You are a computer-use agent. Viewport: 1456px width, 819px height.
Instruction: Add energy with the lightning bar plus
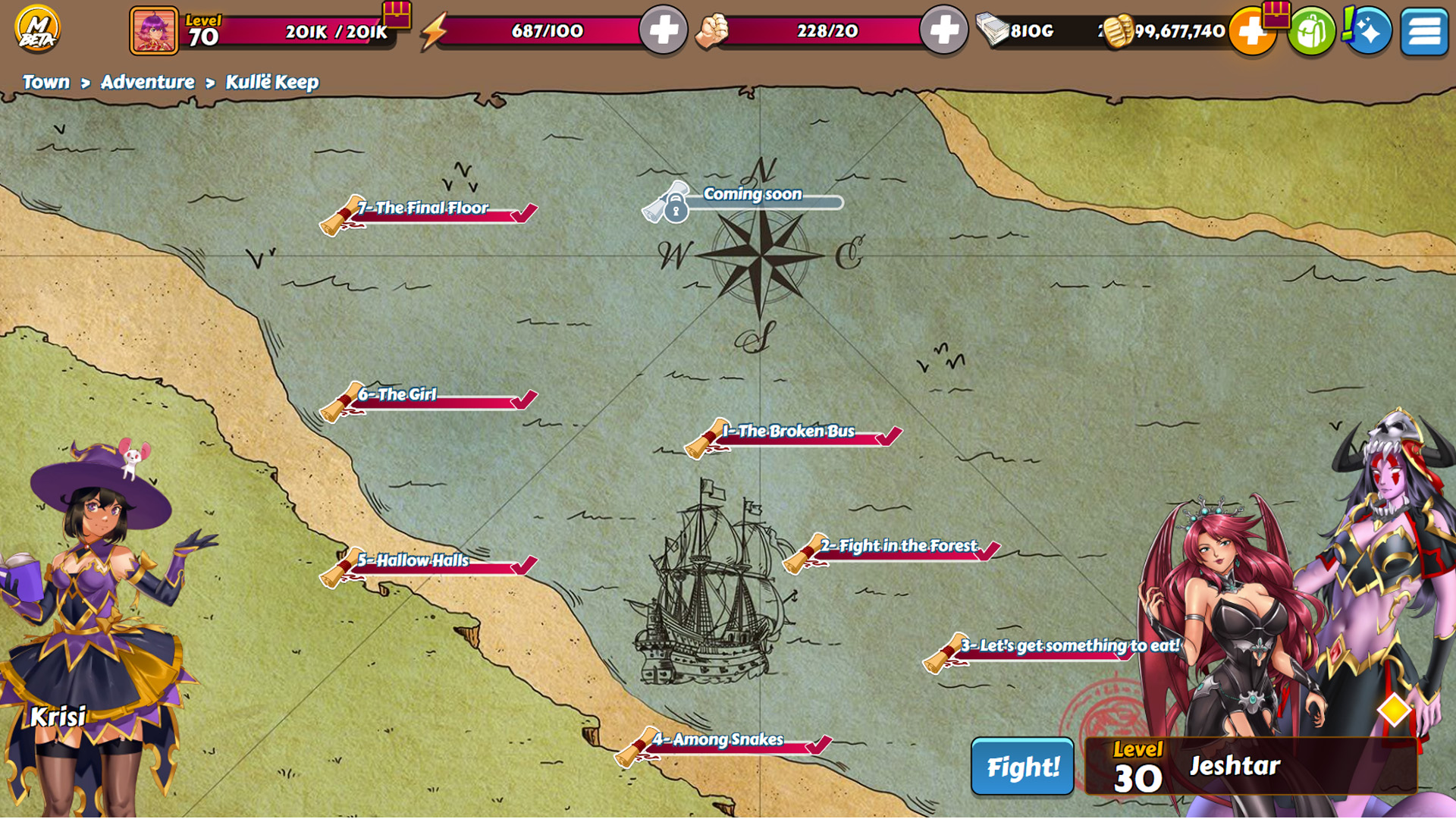point(663,31)
